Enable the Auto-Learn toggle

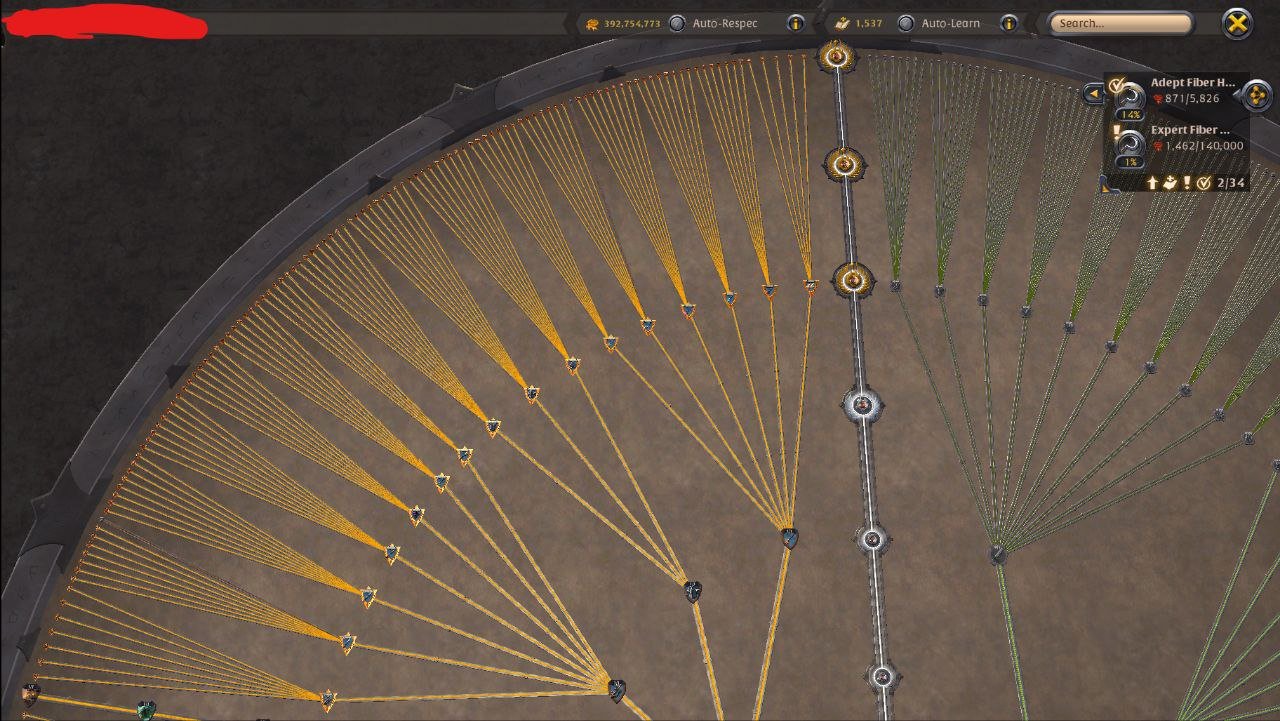coord(906,23)
